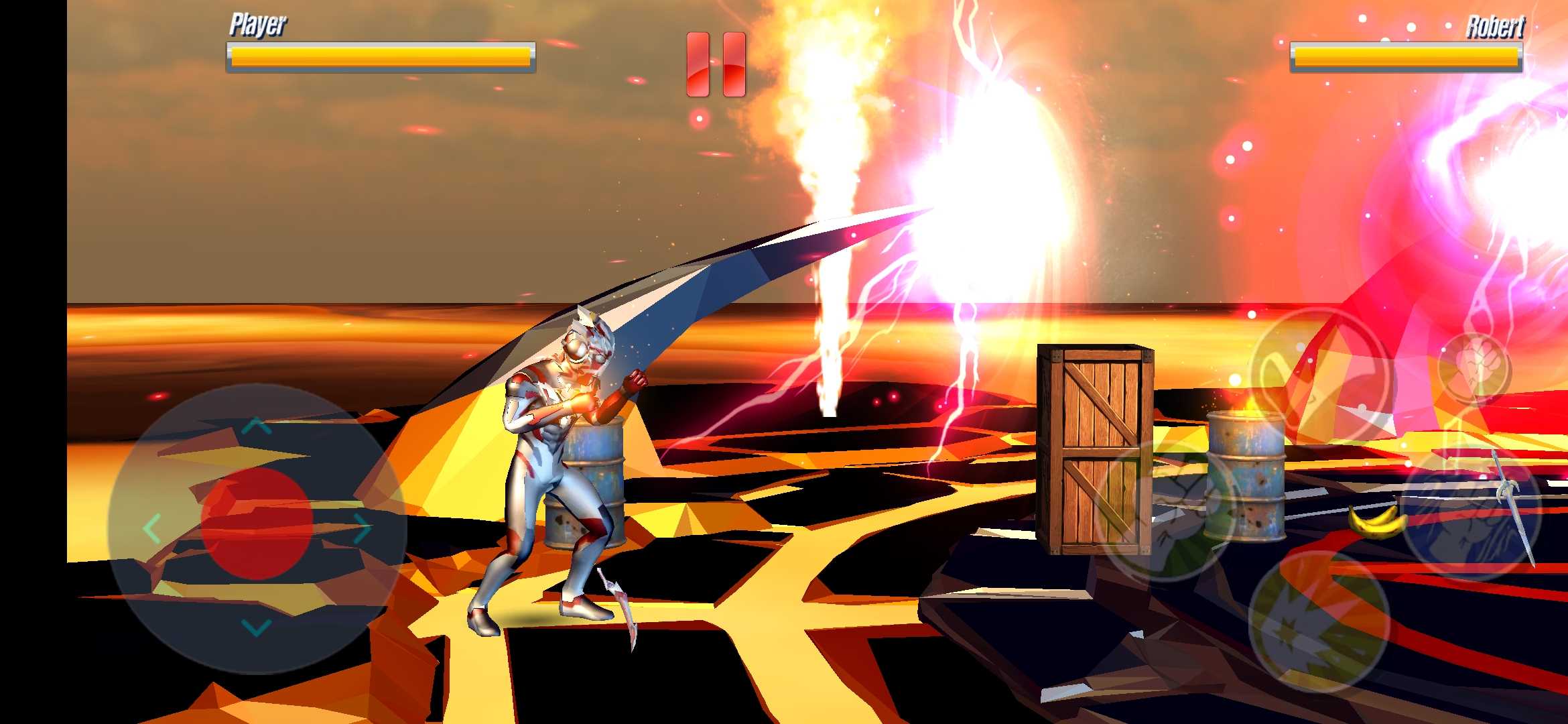The width and height of the screenshot is (1568, 724).
Task: Tap the joystick's down arrow
Action: pyautogui.click(x=256, y=627)
